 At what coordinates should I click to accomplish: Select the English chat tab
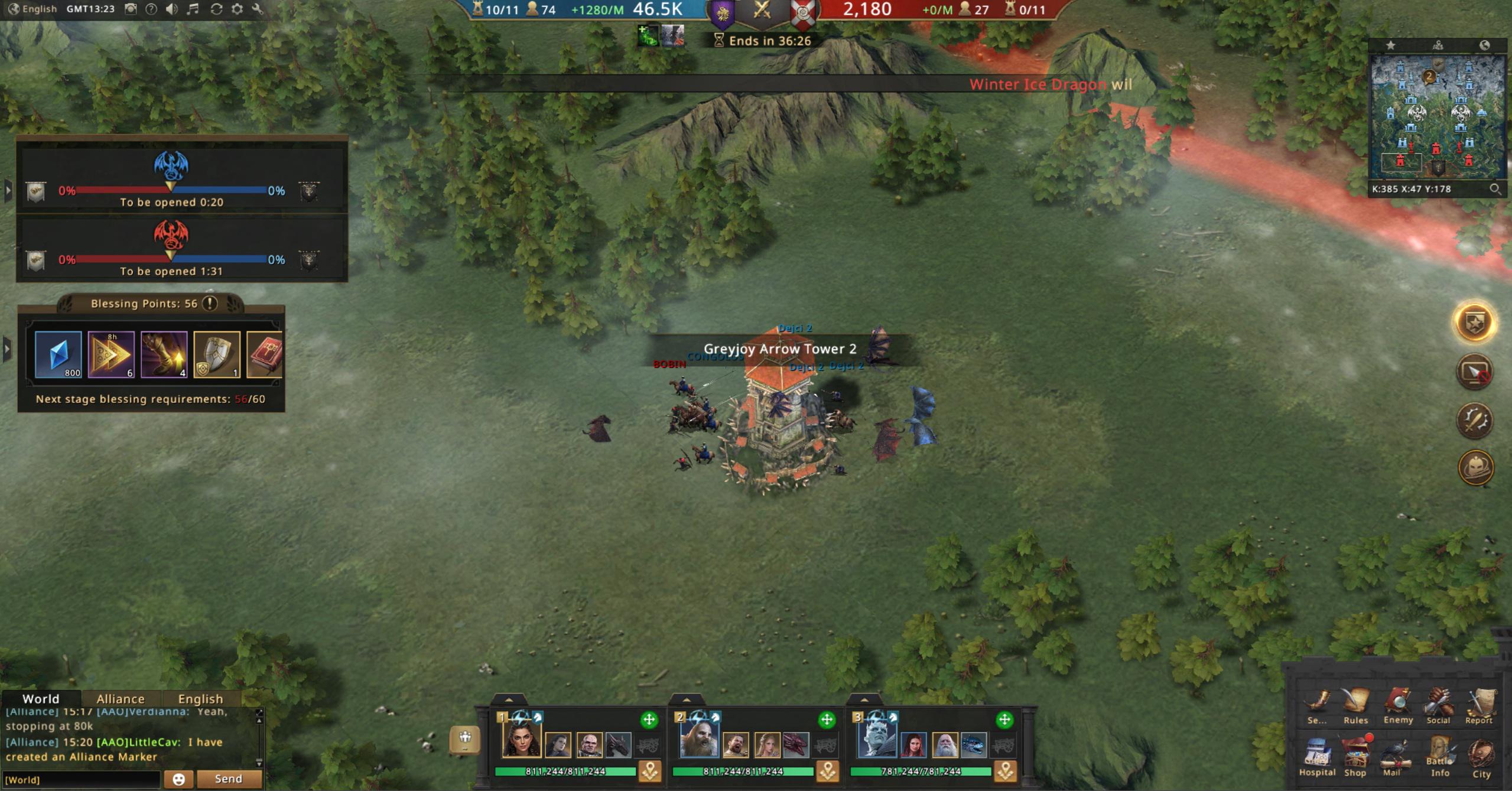pos(200,699)
